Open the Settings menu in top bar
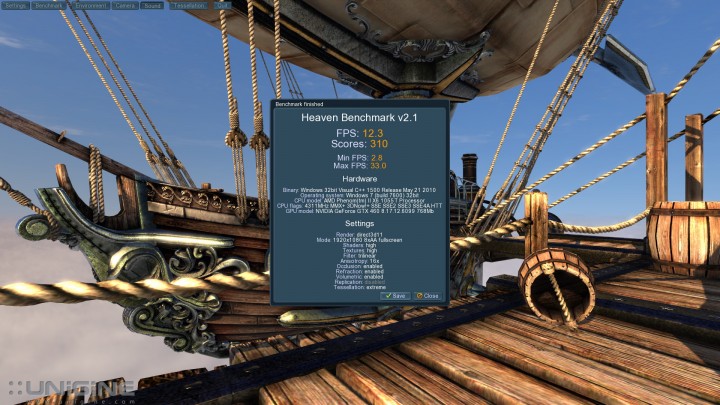720x405 pixels. coord(15,5)
